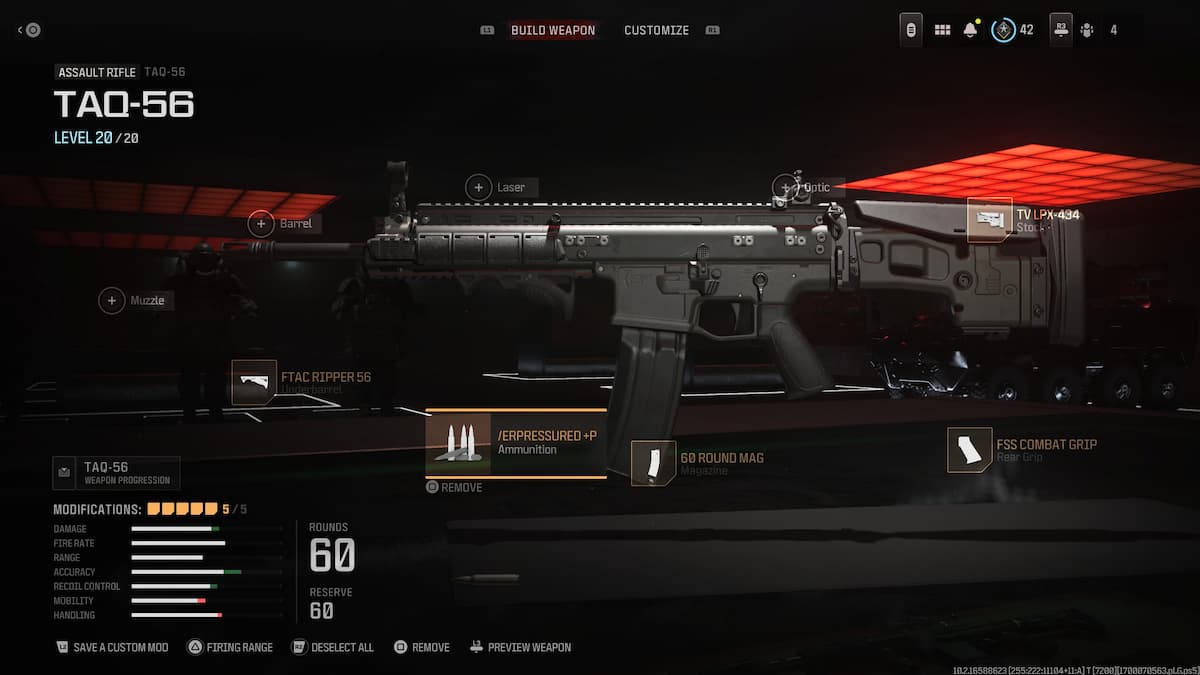
Task: Preview the weapon
Action: pyautogui.click(x=520, y=647)
